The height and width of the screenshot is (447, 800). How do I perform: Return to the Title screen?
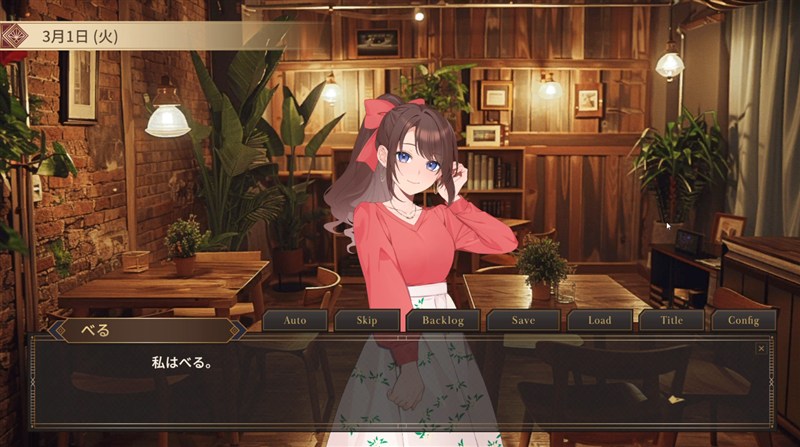671,321
